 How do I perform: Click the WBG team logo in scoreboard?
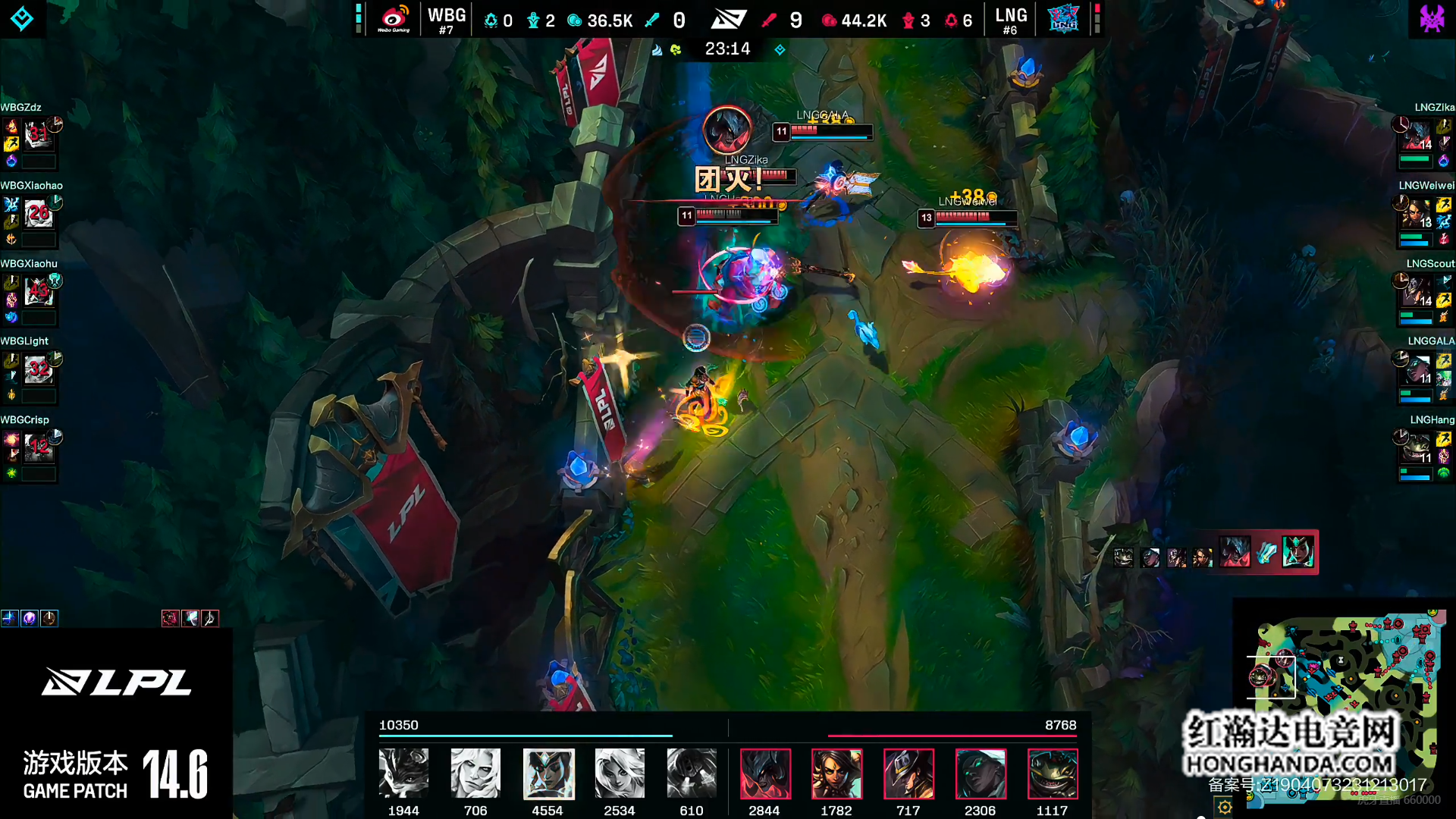pos(394,18)
